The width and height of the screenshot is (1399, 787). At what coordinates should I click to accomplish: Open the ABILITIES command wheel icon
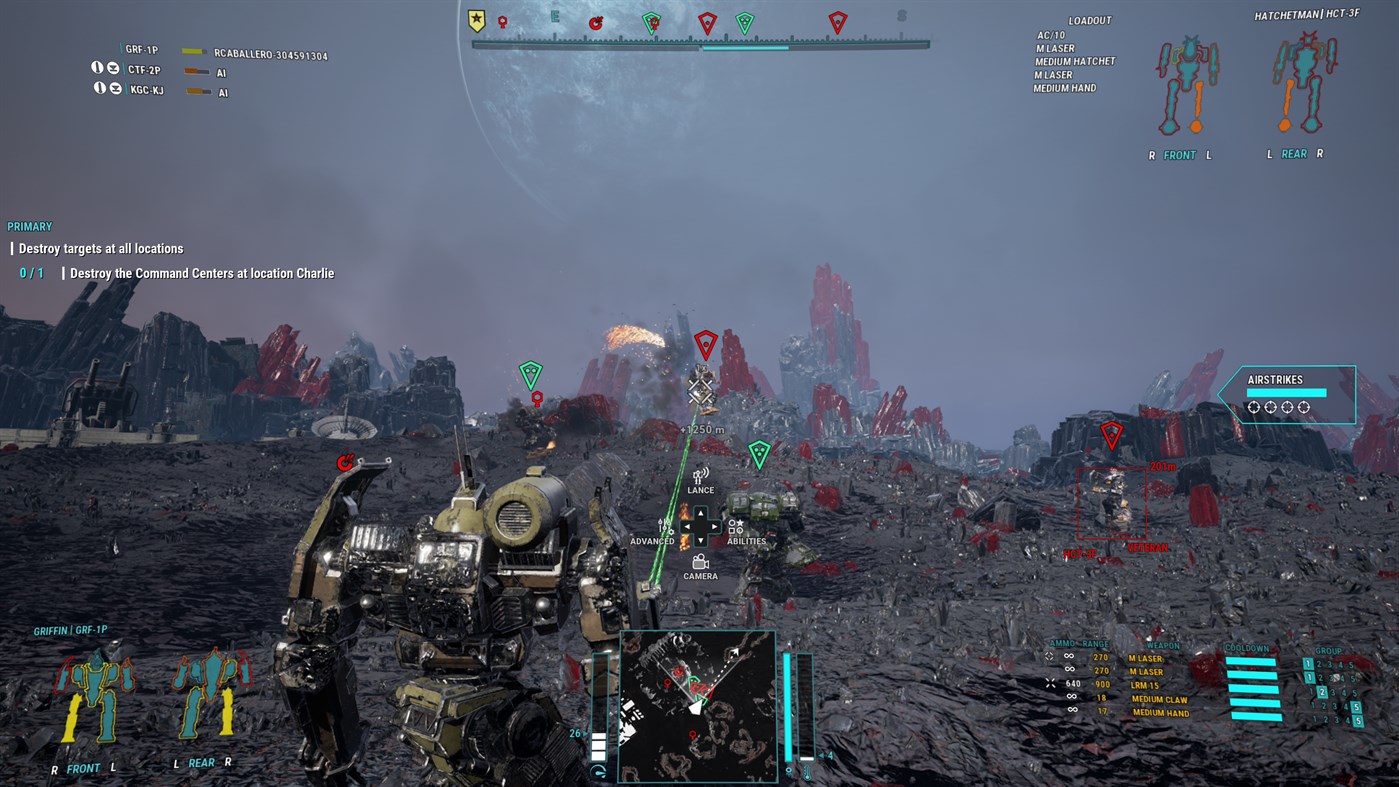click(x=736, y=527)
